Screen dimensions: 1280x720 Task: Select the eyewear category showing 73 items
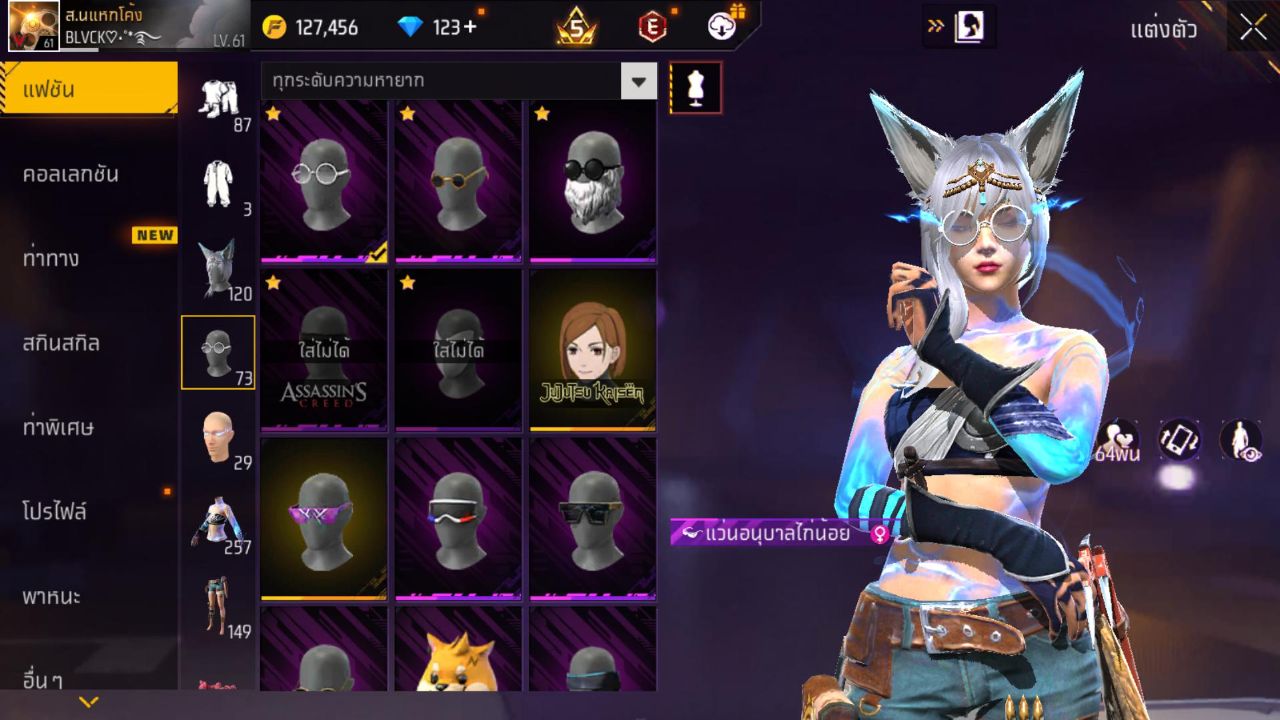point(219,350)
